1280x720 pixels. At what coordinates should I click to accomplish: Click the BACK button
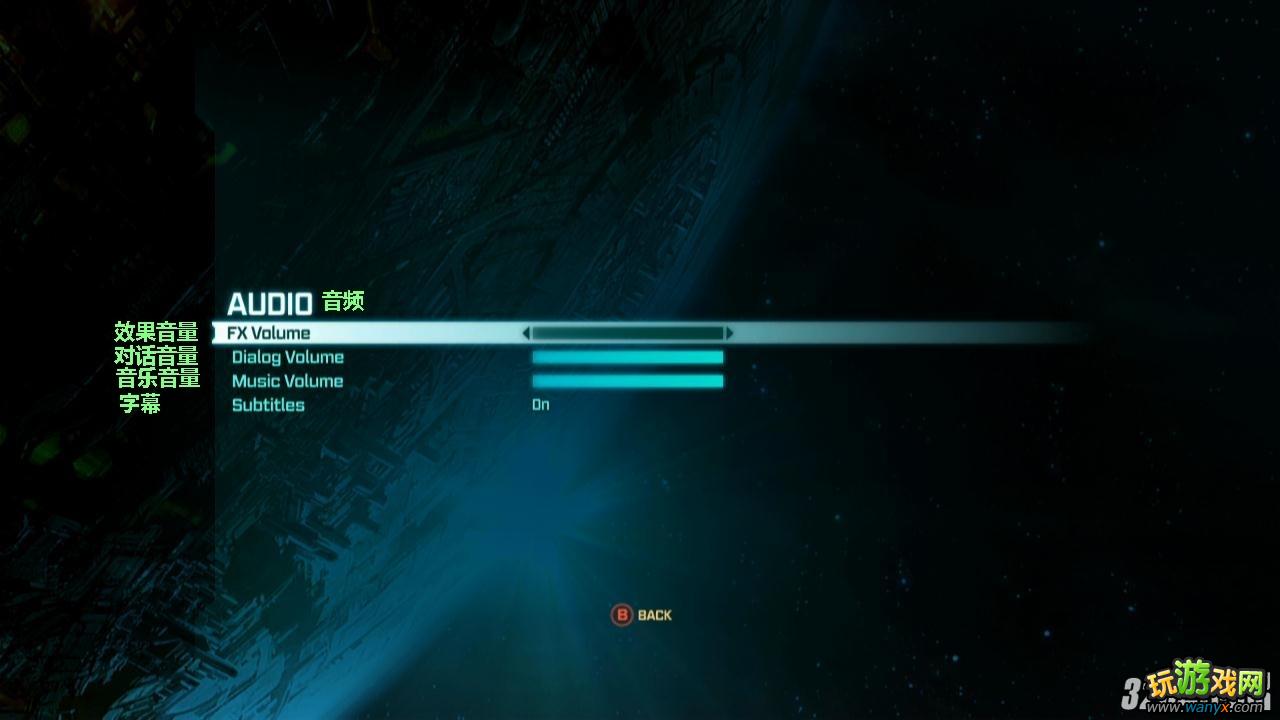pyautogui.click(x=655, y=614)
